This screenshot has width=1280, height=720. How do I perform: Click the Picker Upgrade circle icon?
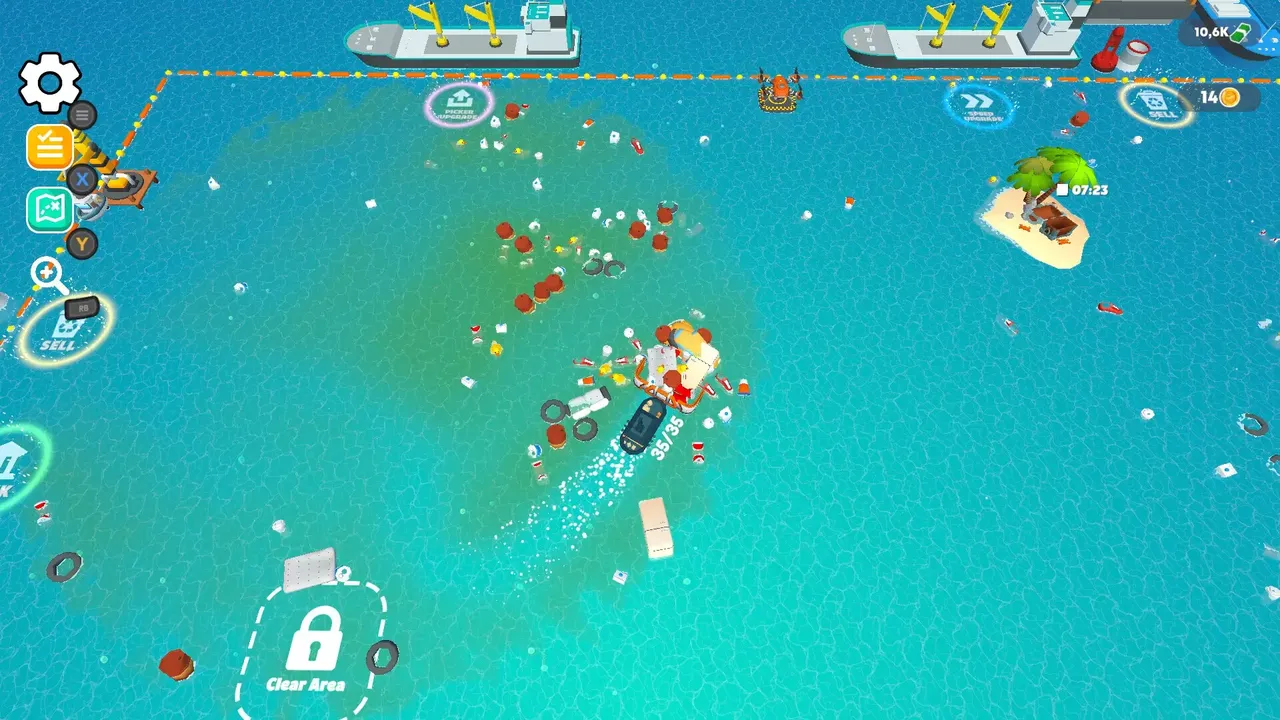coord(459,103)
